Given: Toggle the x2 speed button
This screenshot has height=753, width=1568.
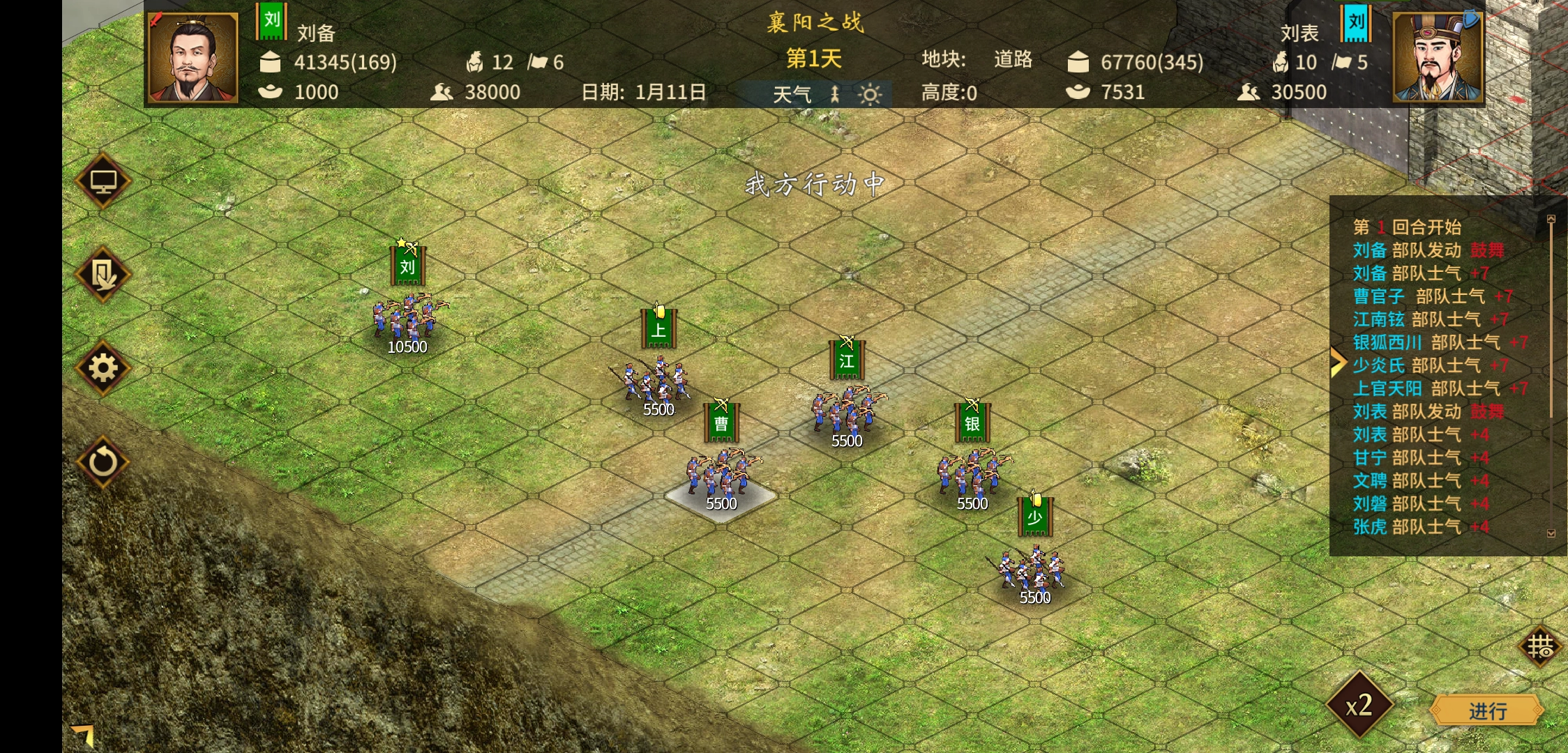Looking at the screenshot, I should (1359, 706).
